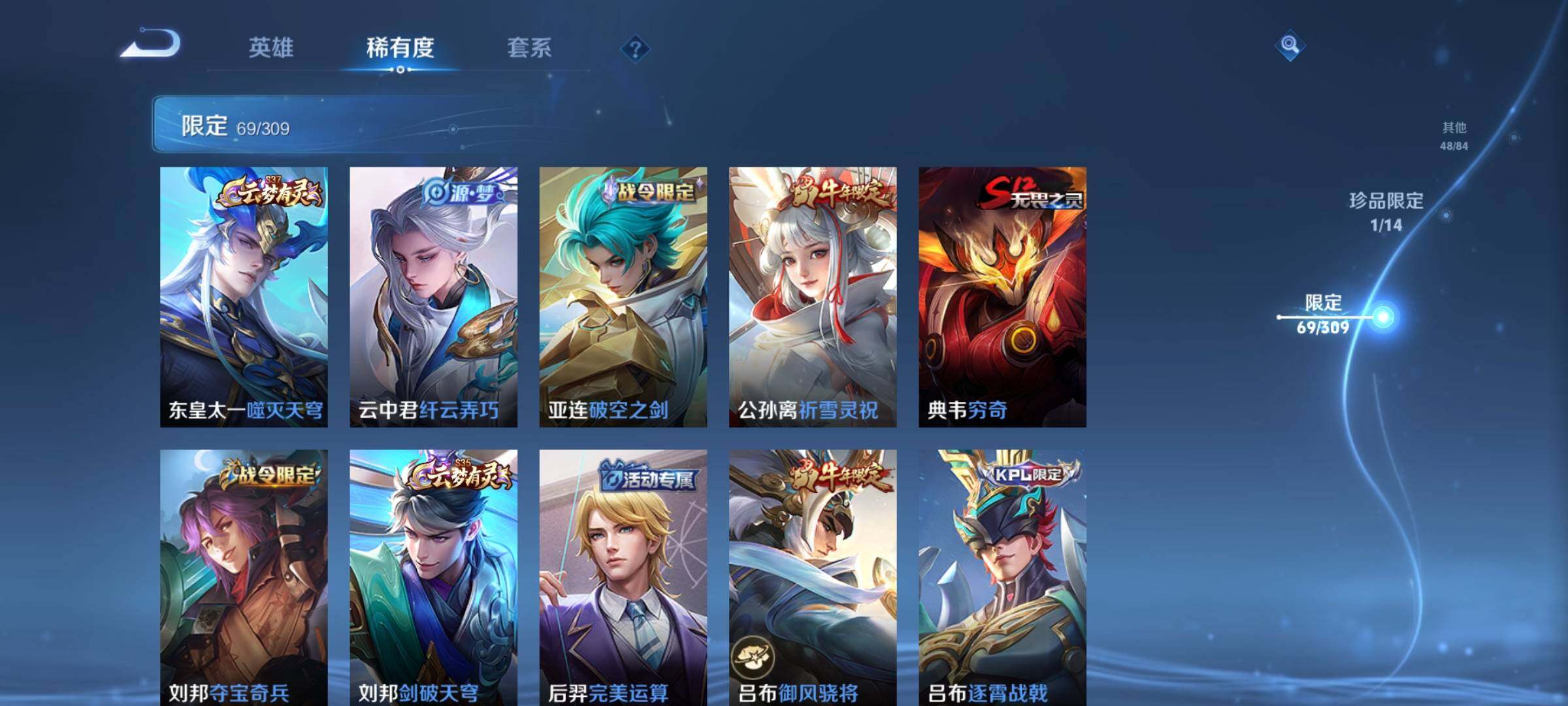Screen dimensions: 1568x706
Task: Select the 限定 69/309 rarity marker
Action: coord(1324,314)
